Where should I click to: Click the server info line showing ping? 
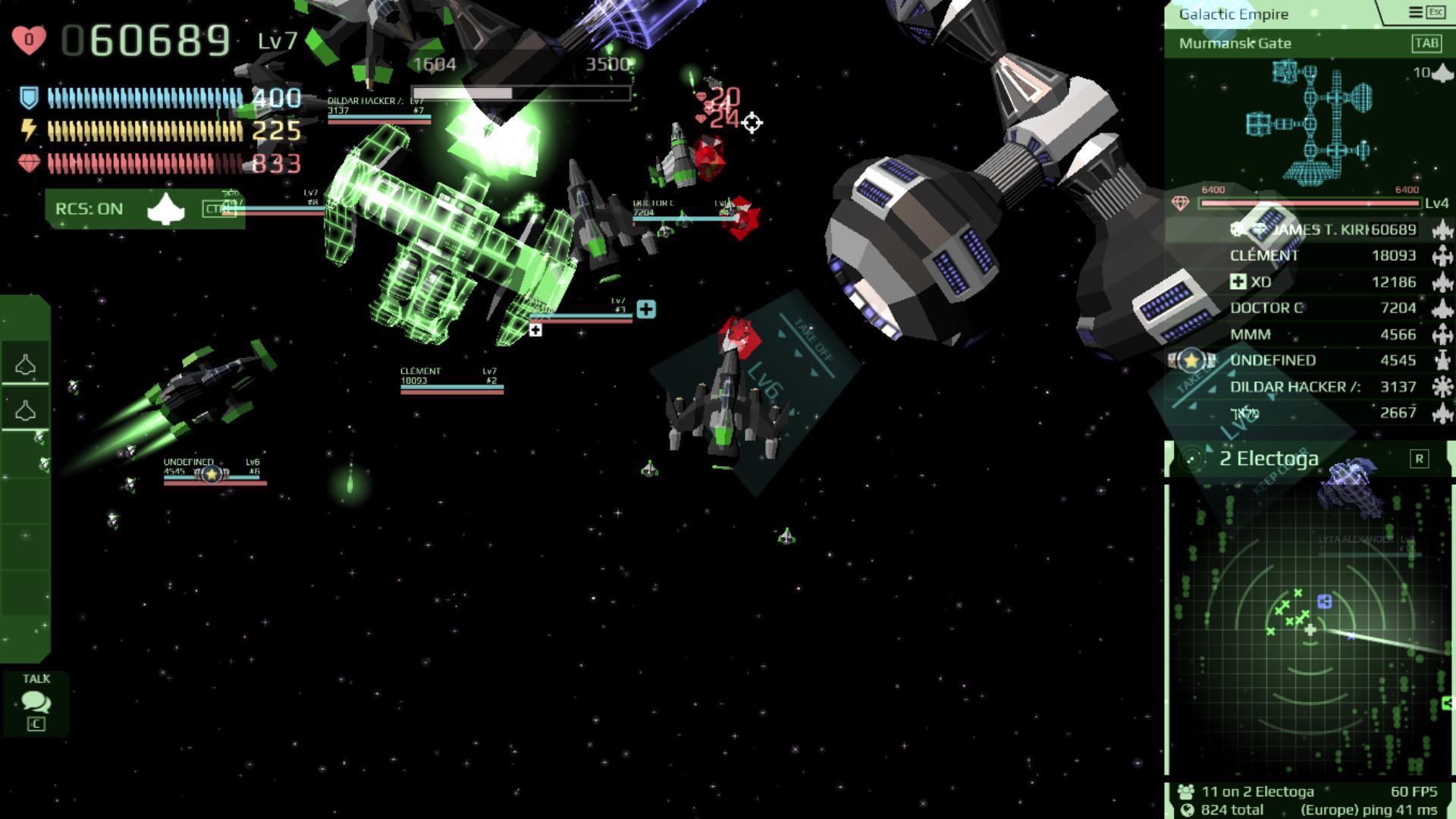pos(1309,810)
